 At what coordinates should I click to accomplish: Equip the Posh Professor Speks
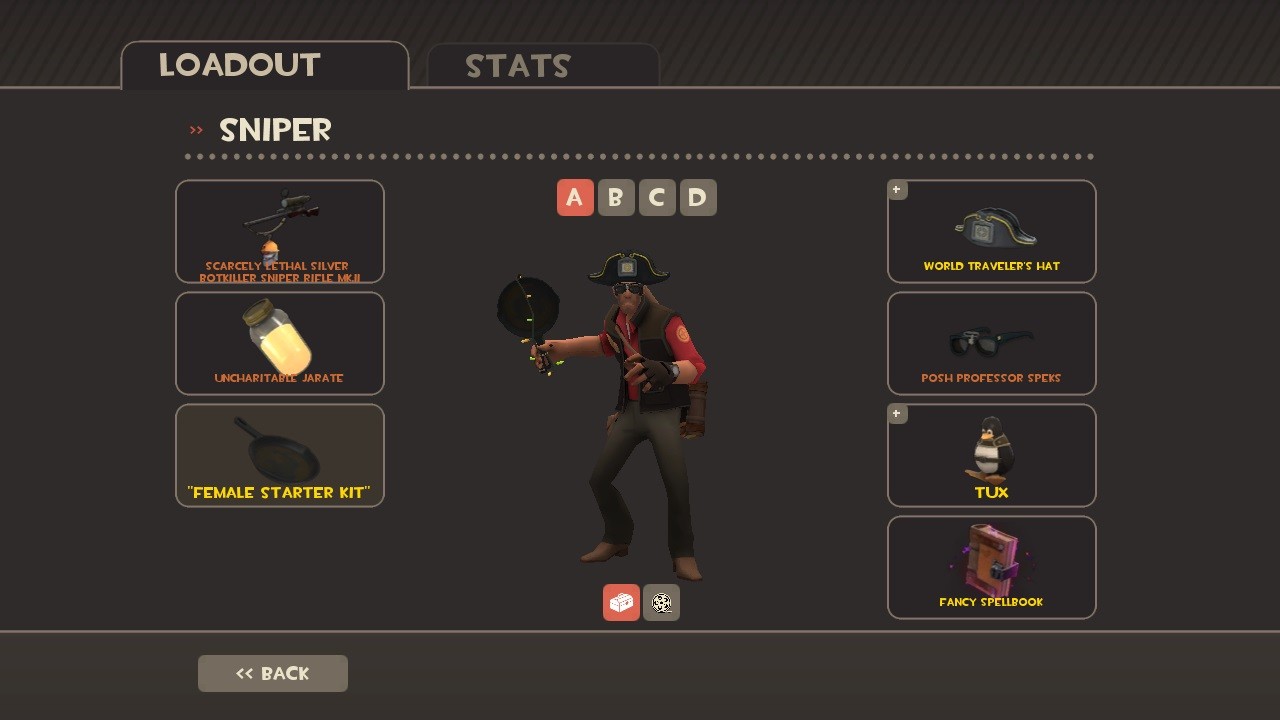[x=991, y=343]
